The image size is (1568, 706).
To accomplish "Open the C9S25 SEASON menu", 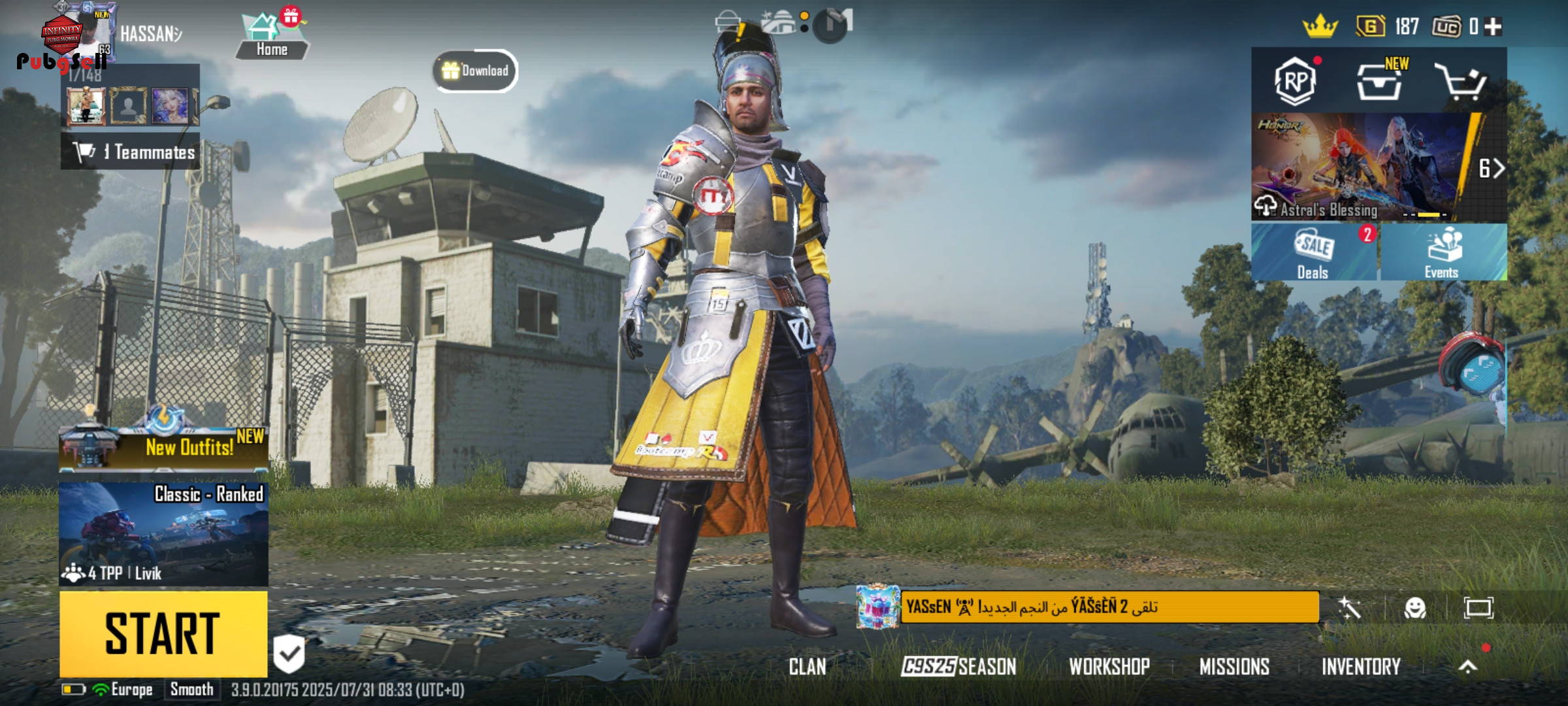I will coord(958,667).
